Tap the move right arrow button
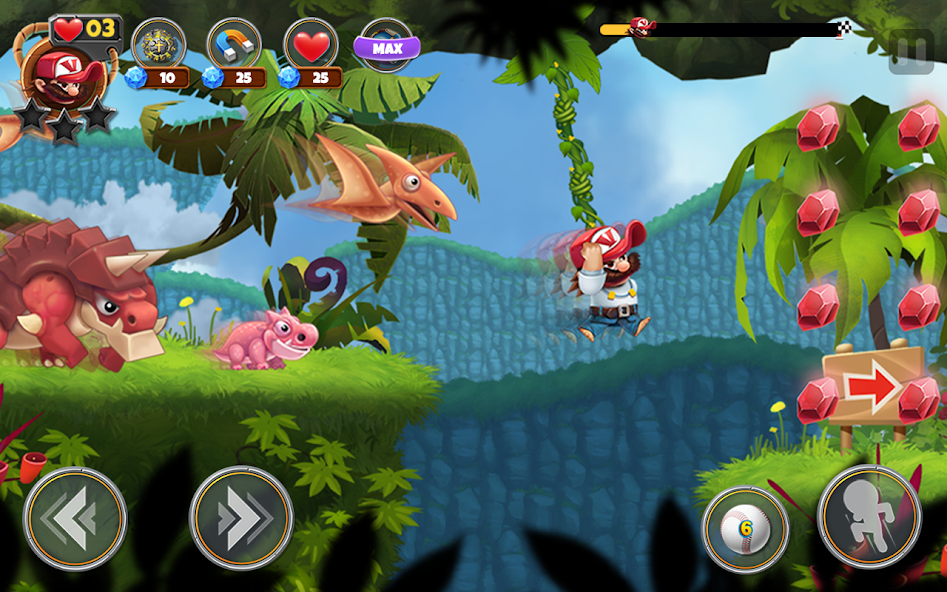Viewport: 947px width, 592px height. [241, 519]
